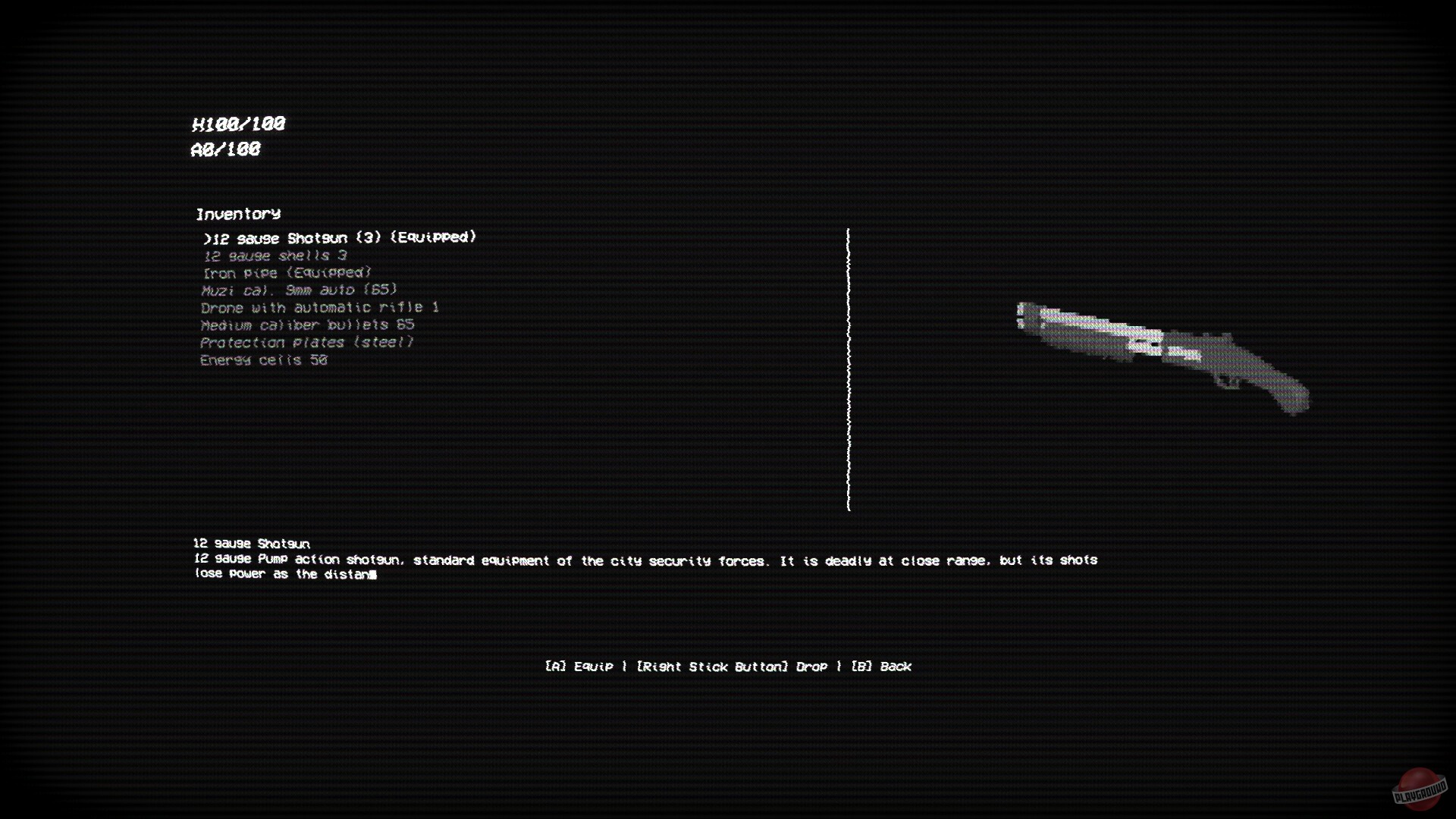Select the equipped 12 gauge Shotgun entry
The height and width of the screenshot is (819, 1456).
(x=340, y=237)
